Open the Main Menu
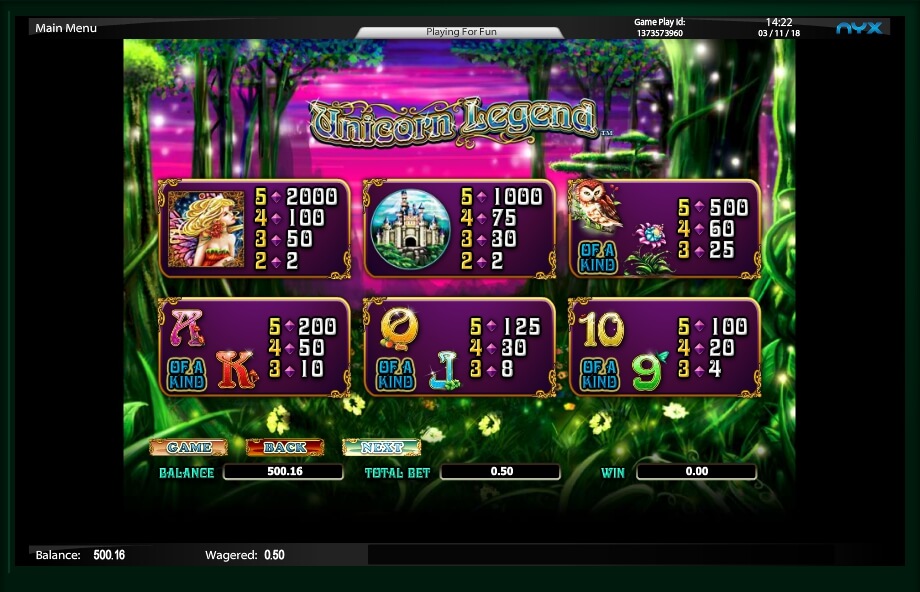 (x=66, y=28)
